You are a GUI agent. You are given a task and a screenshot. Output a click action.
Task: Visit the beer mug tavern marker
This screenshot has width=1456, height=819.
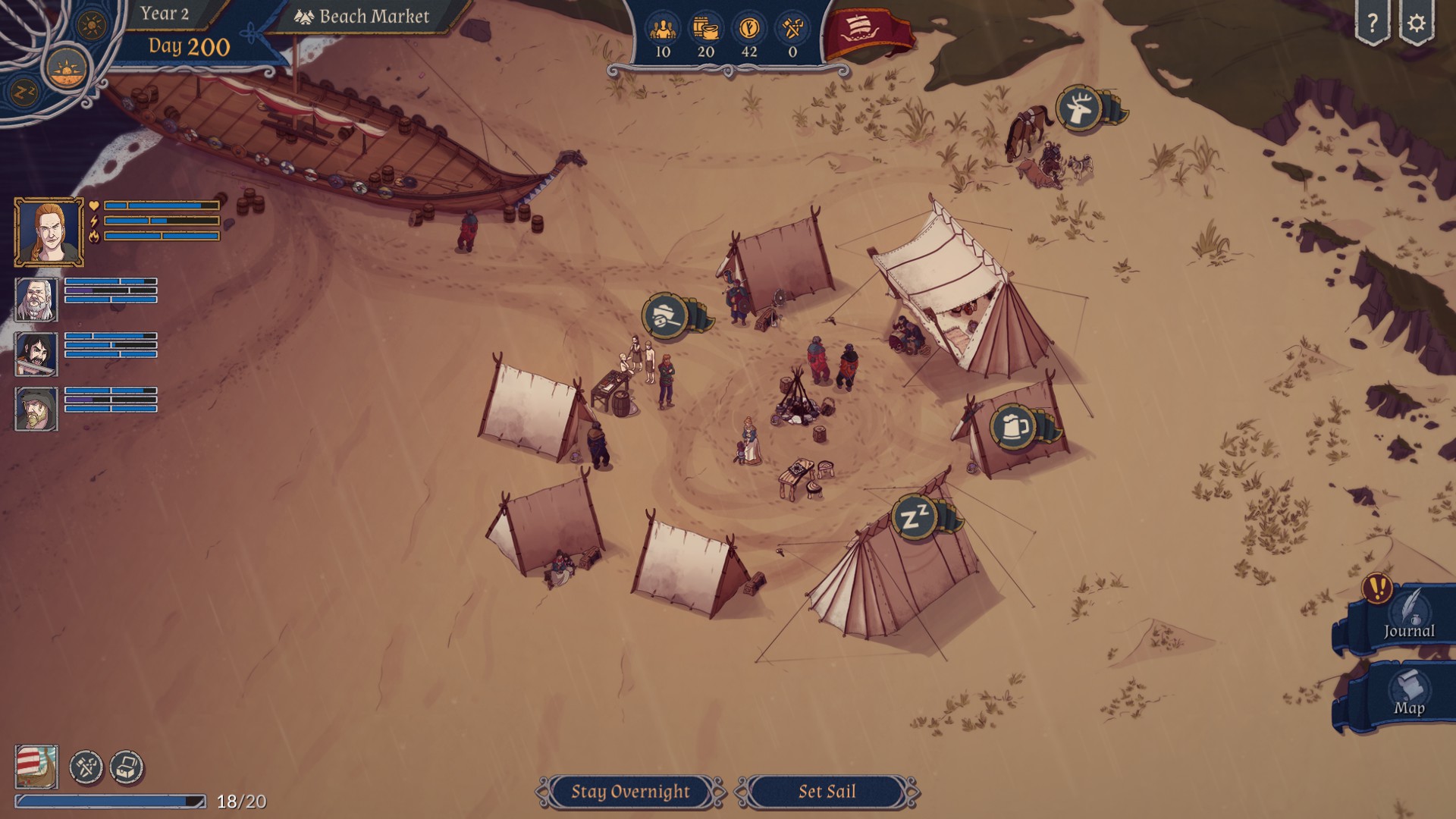(x=1014, y=428)
